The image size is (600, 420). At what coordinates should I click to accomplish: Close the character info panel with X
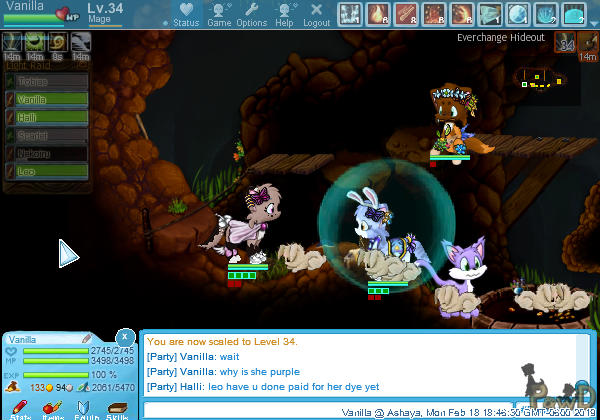(x=124, y=336)
